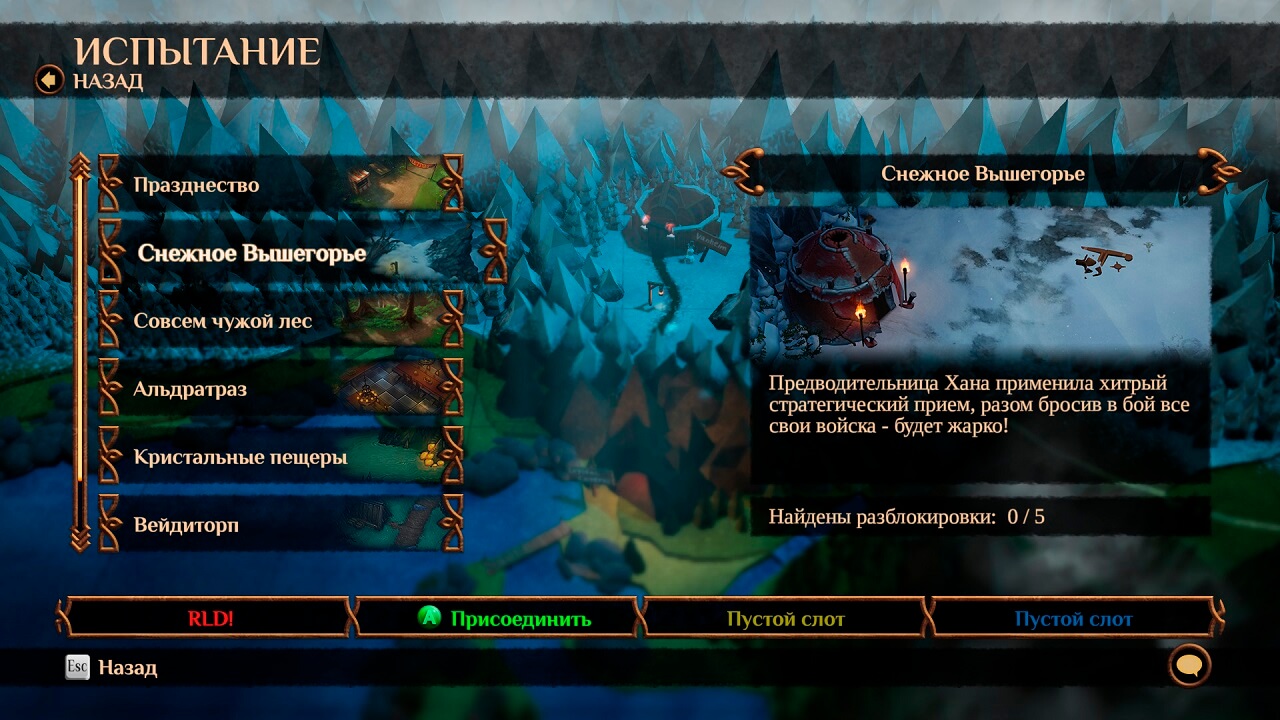1280x720 pixels.
Task: Join via the green Присоединить slot
Action: click(x=505, y=618)
